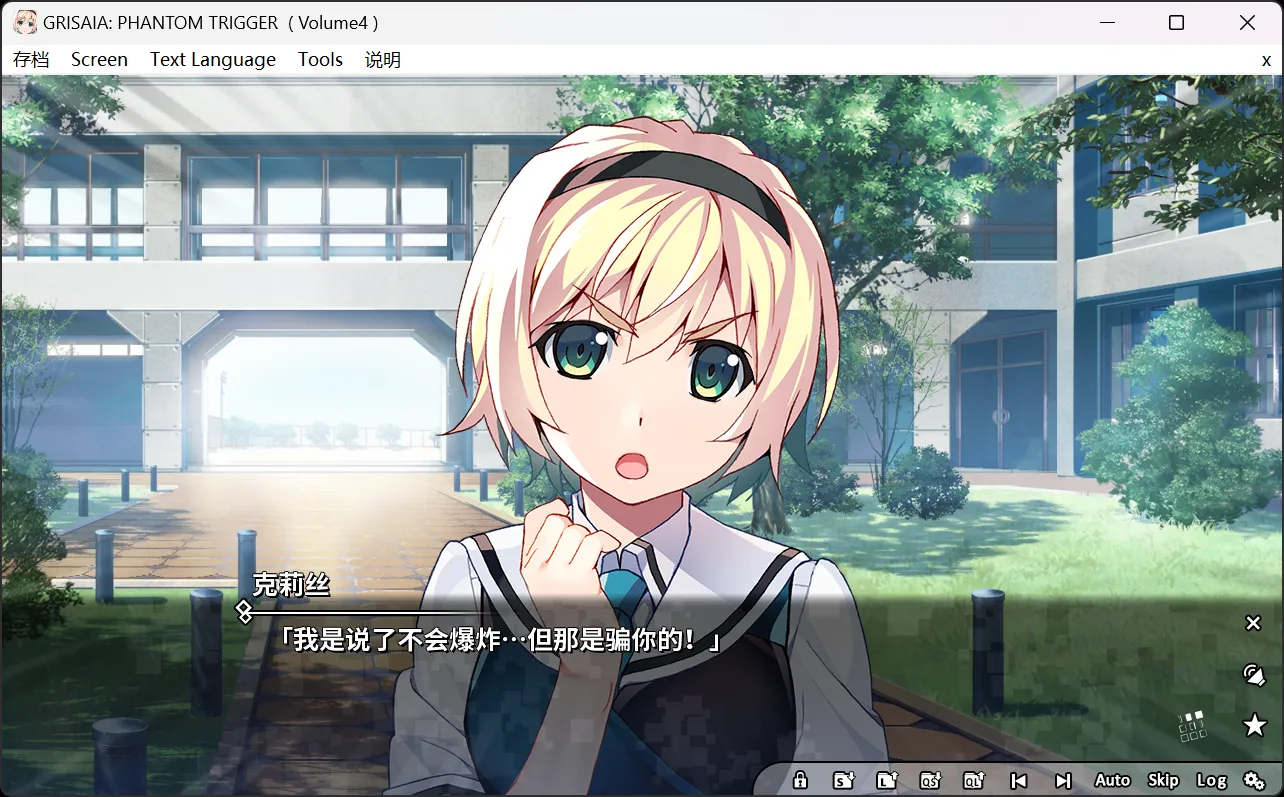Viewport: 1284px width, 797px height.
Task: Quick save using the QS icon
Action: (x=930, y=779)
